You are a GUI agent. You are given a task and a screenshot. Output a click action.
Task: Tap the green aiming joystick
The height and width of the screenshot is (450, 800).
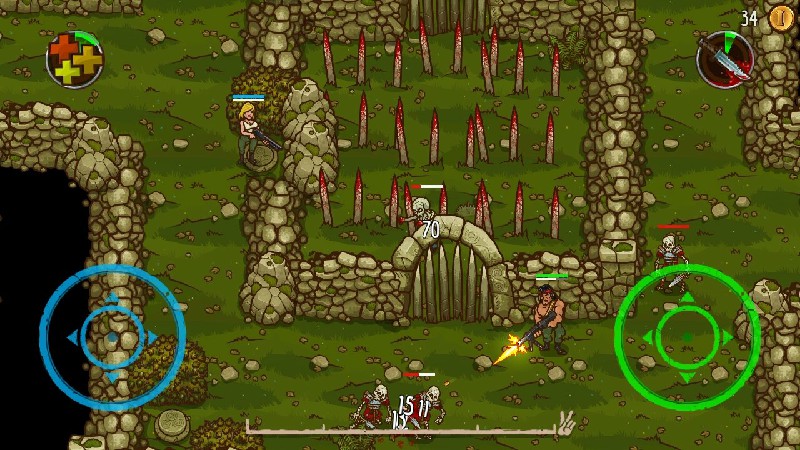(687, 336)
